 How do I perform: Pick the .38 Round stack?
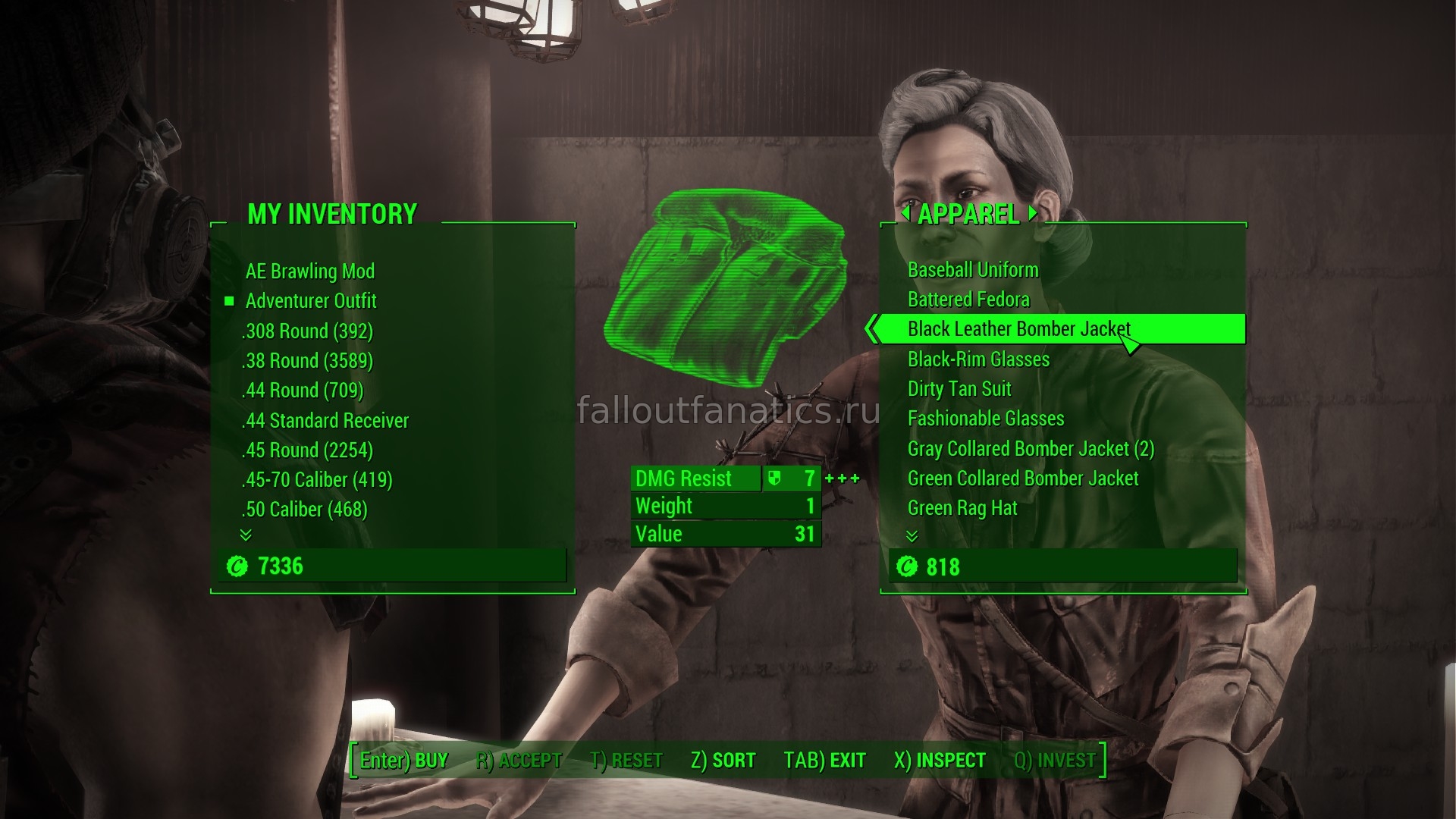[307, 361]
